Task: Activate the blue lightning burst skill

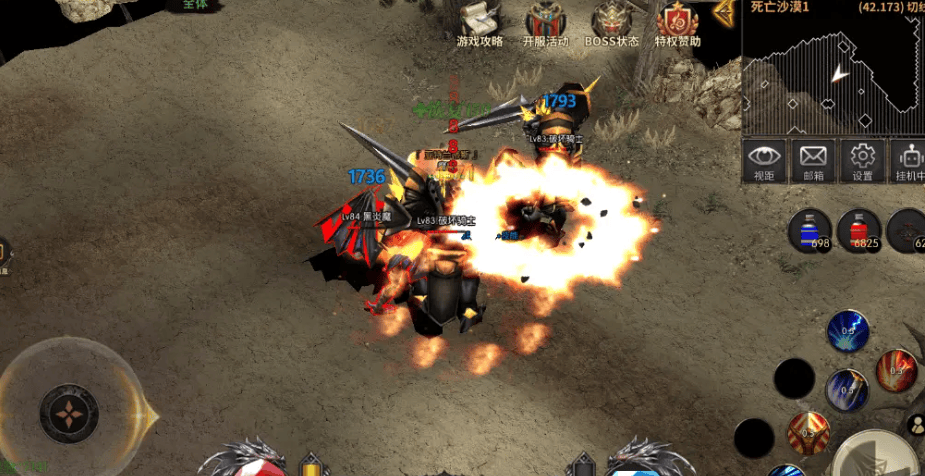Action: [x=847, y=331]
